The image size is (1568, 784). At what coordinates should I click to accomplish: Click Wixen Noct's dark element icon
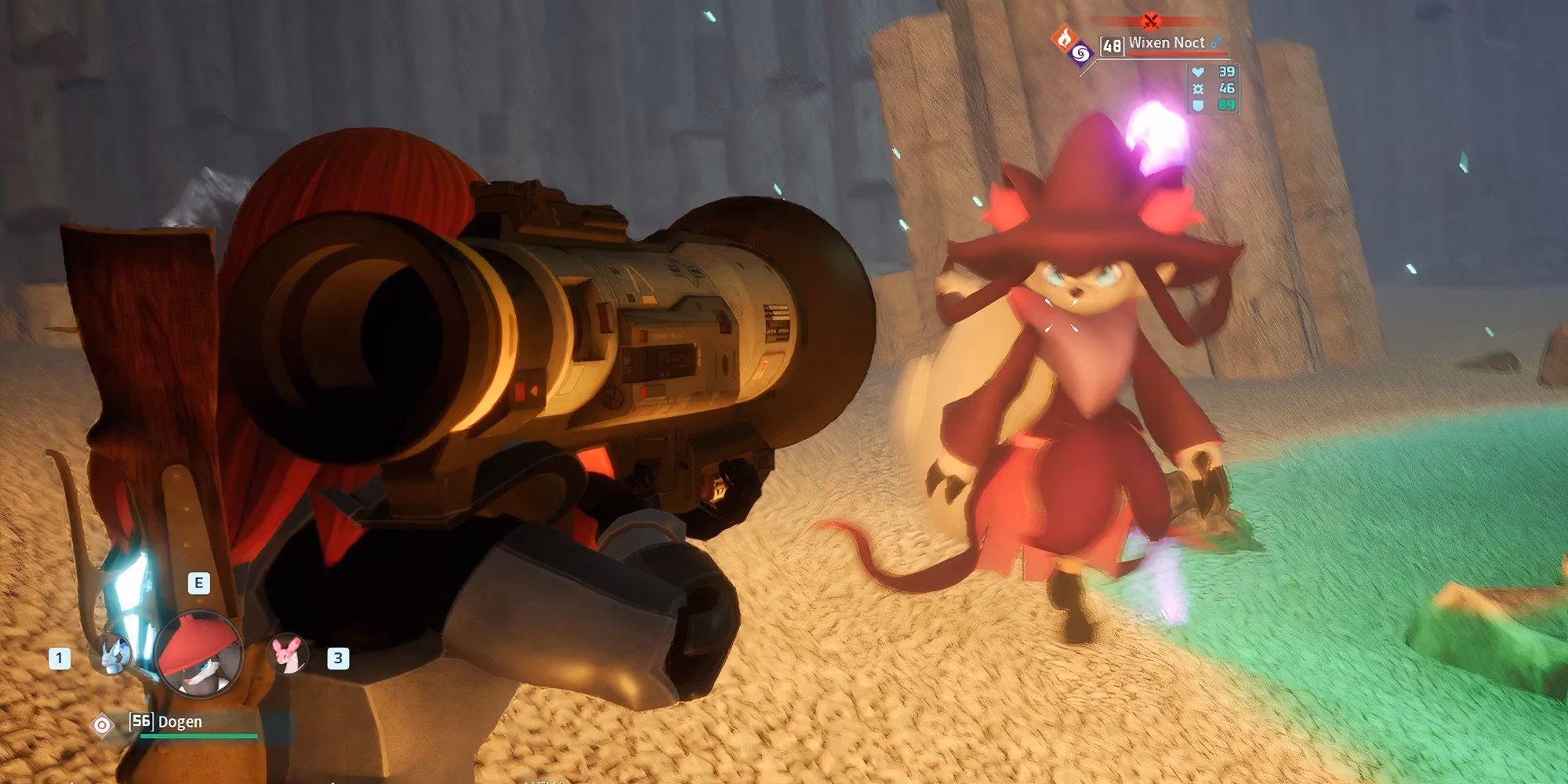click(x=1080, y=53)
